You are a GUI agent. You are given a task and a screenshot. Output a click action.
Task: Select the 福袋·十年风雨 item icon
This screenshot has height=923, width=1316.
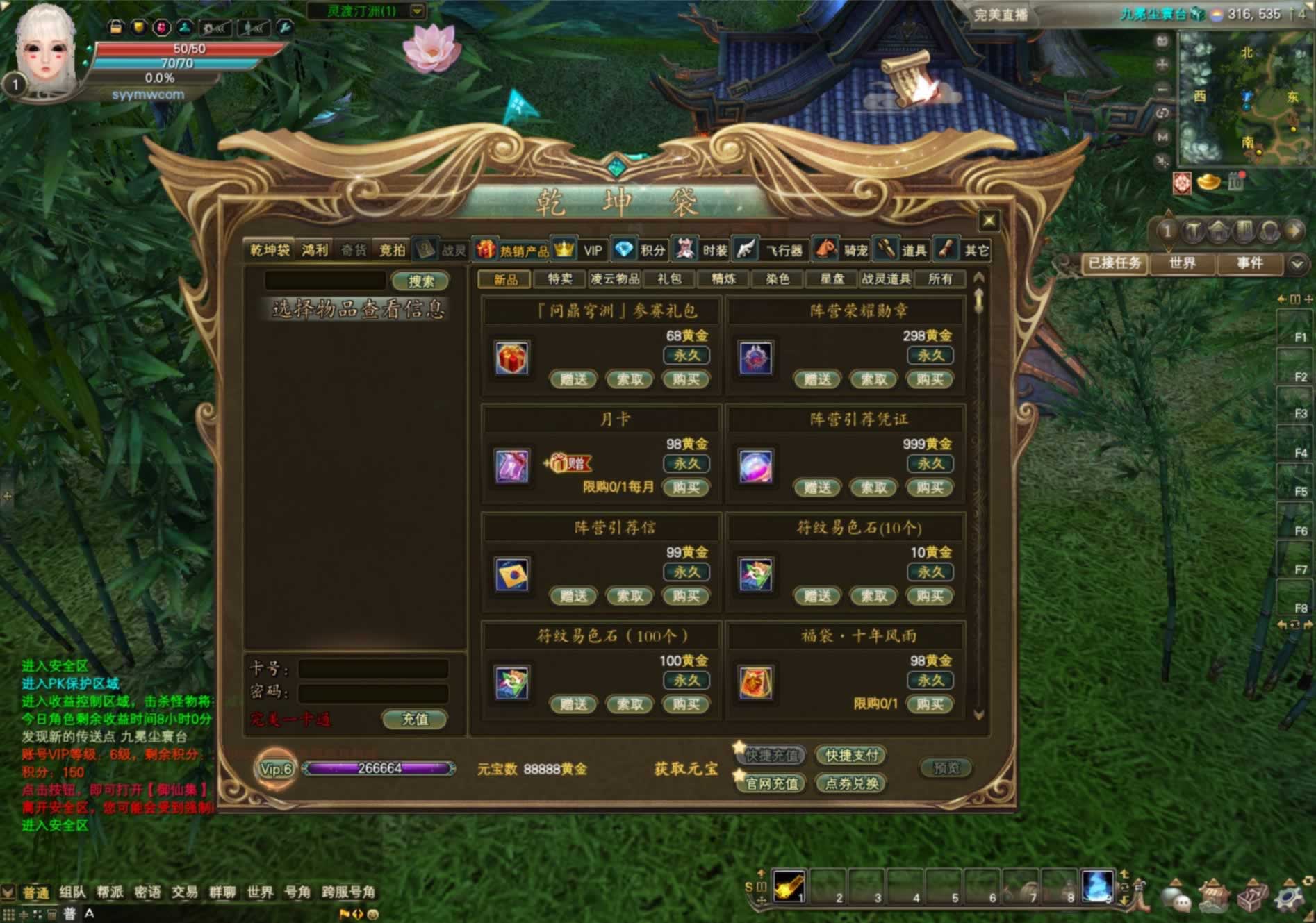coord(755,683)
